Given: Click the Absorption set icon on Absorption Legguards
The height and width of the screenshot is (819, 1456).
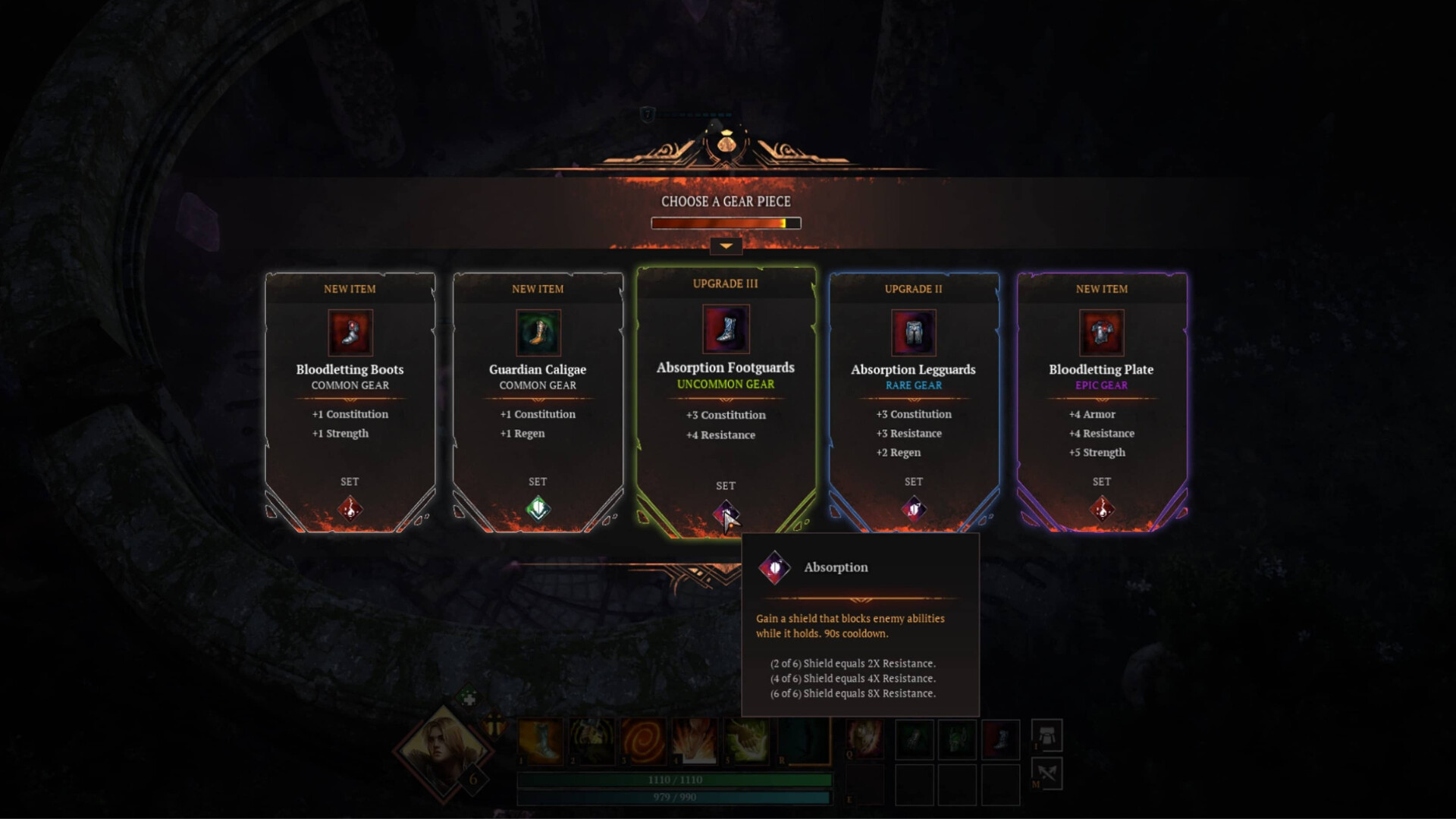Looking at the screenshot, I should [x=914, y=507].
